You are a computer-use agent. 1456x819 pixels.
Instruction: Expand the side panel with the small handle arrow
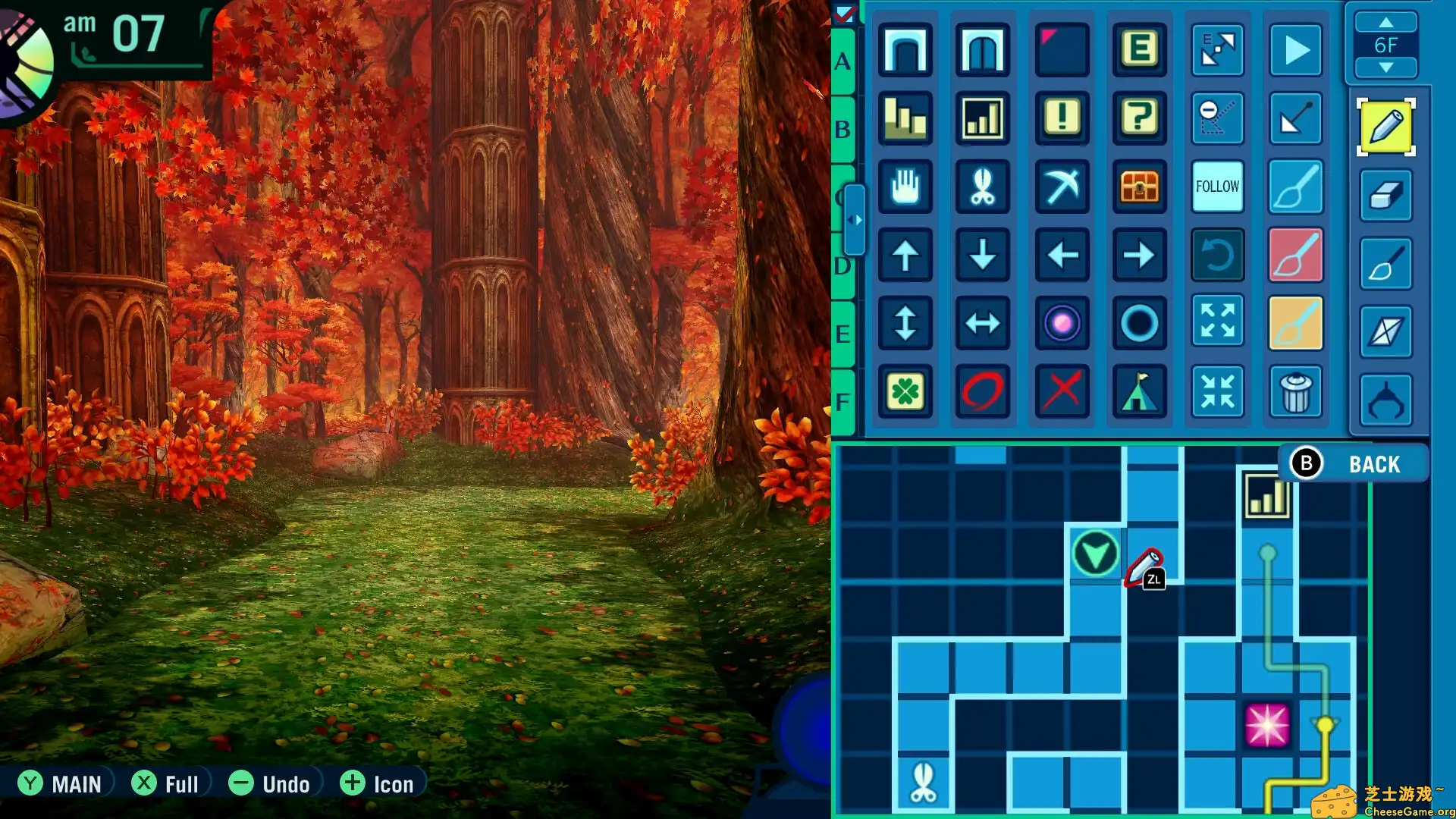coord(856,221)
